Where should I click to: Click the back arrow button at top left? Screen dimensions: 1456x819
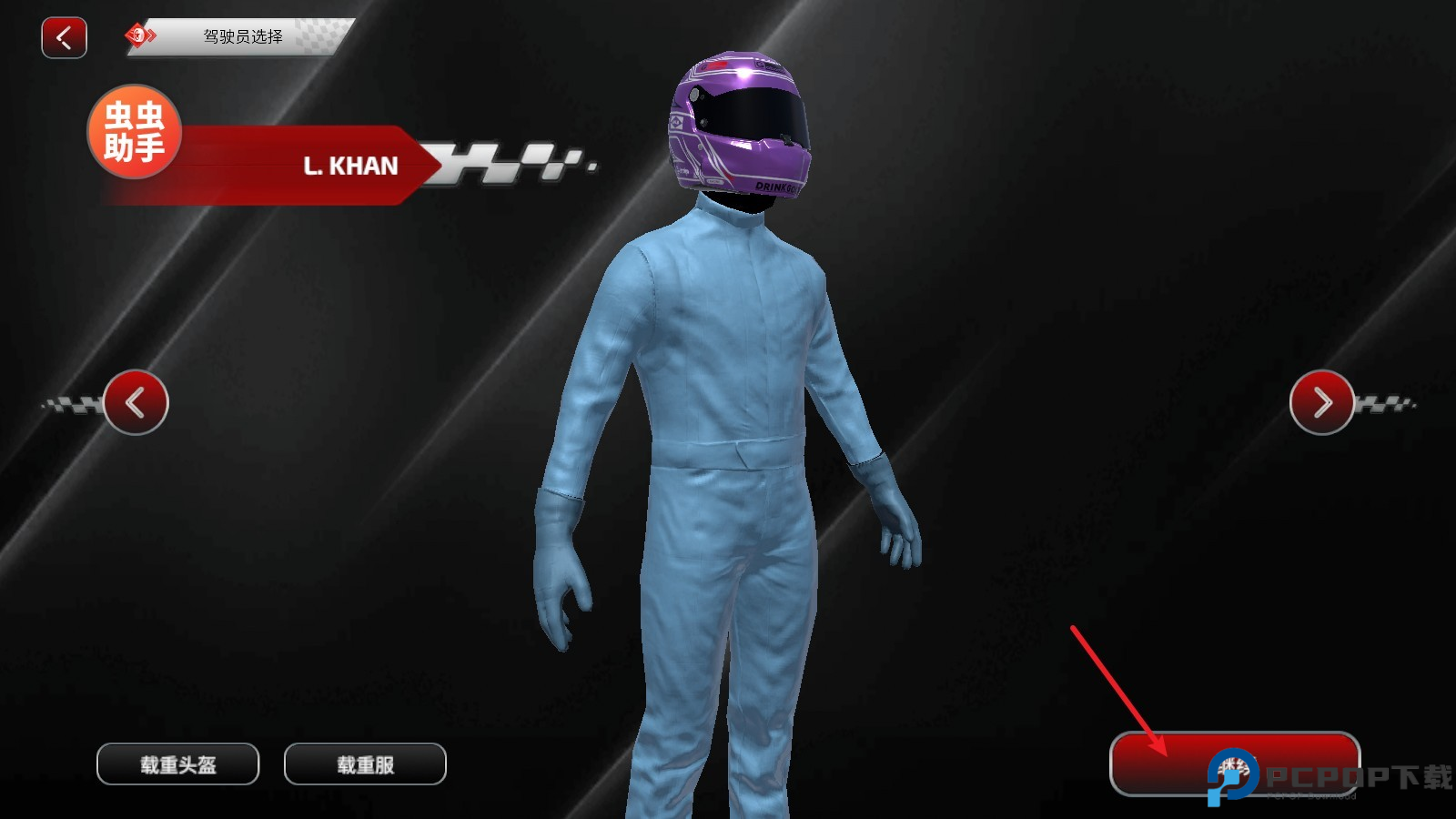[x=63, y=37]
